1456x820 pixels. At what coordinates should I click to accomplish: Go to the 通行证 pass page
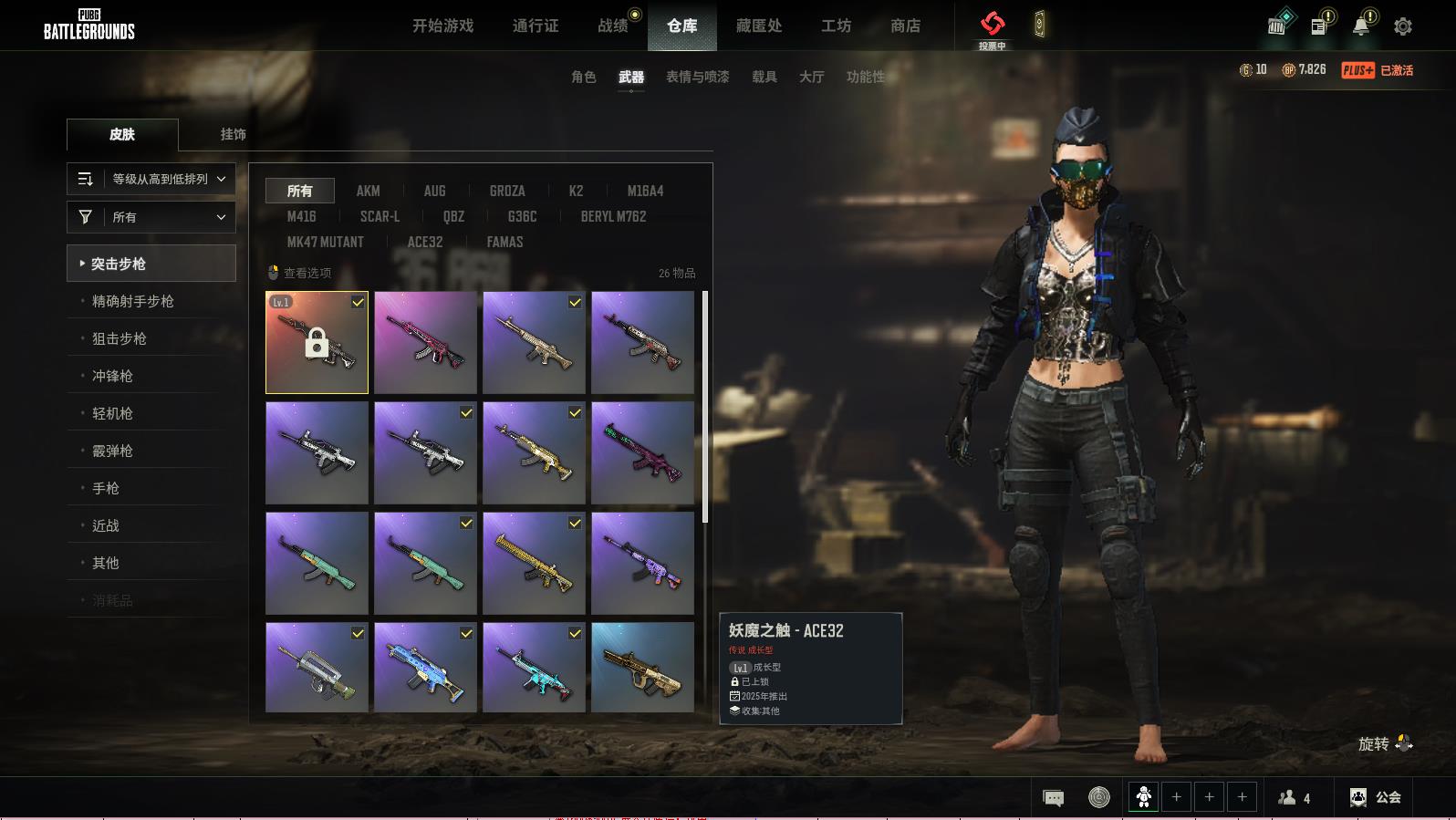tap(536, 26)
